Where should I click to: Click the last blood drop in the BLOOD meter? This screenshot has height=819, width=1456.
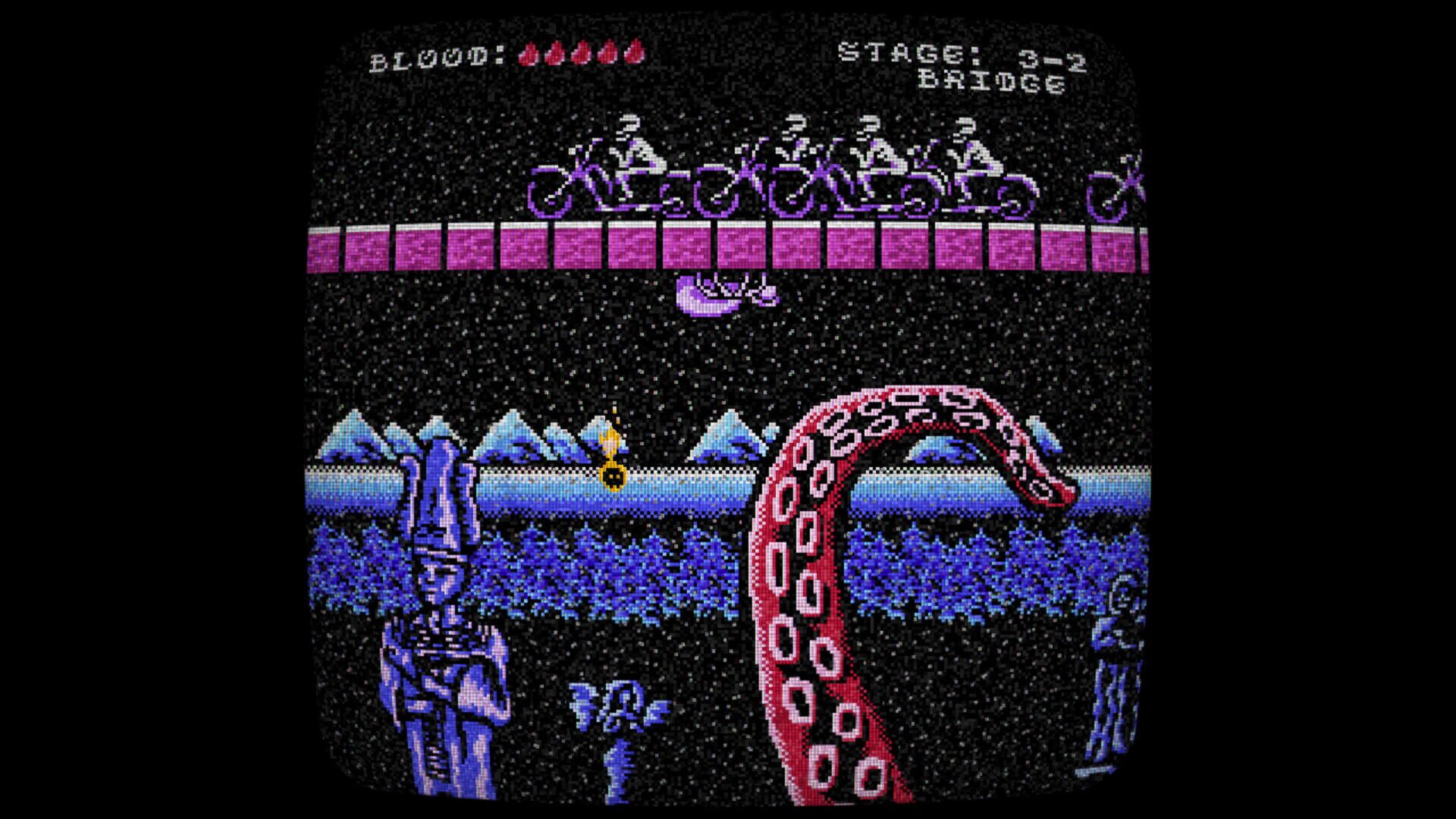[634, 53]
